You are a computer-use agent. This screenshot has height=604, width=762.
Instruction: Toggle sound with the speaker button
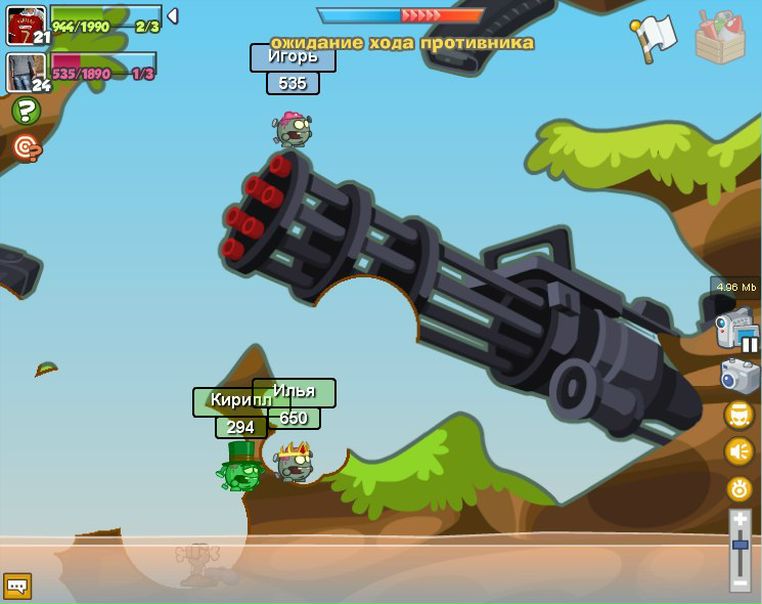740,452
